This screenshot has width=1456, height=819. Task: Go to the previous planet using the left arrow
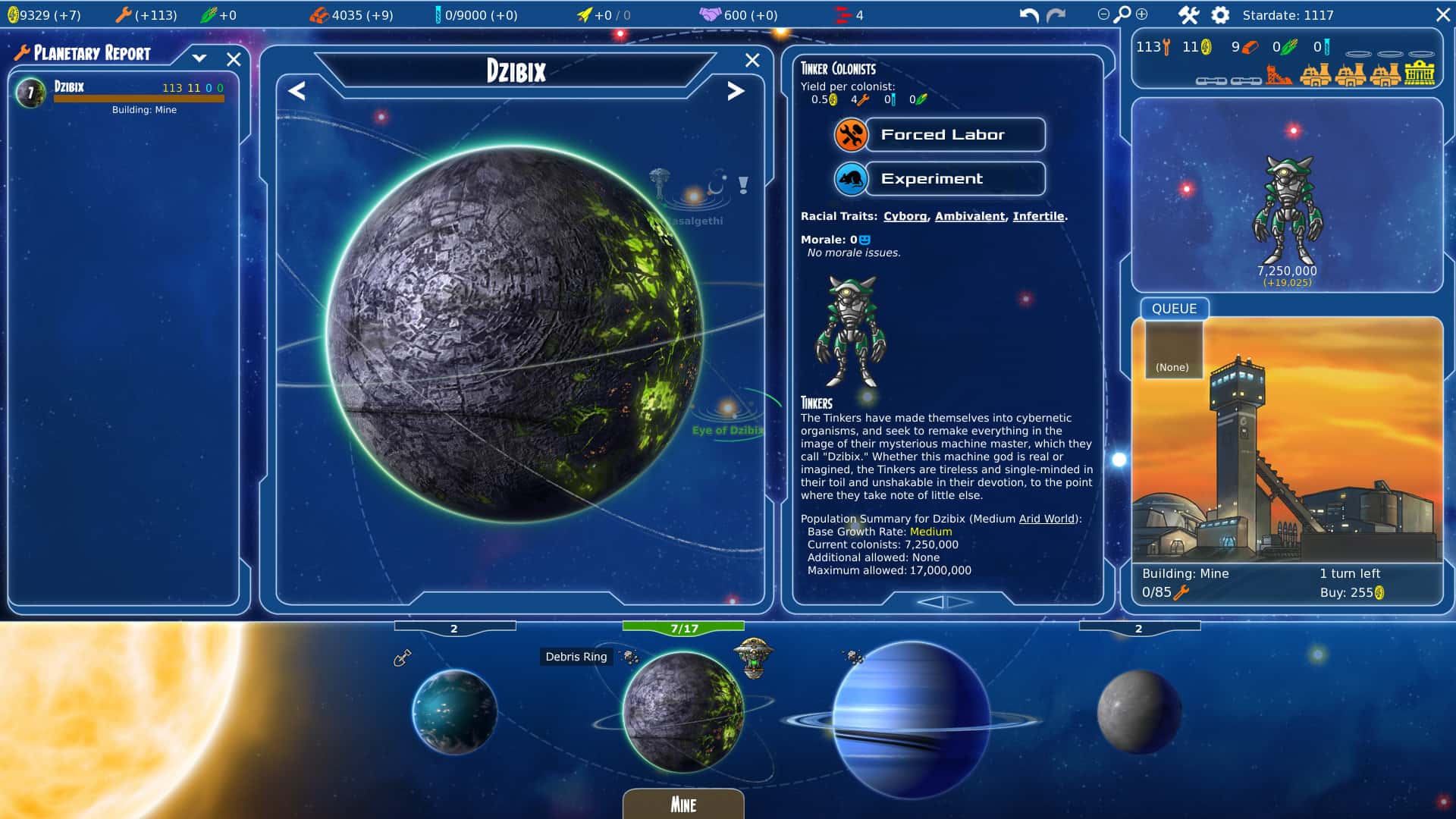296,92
